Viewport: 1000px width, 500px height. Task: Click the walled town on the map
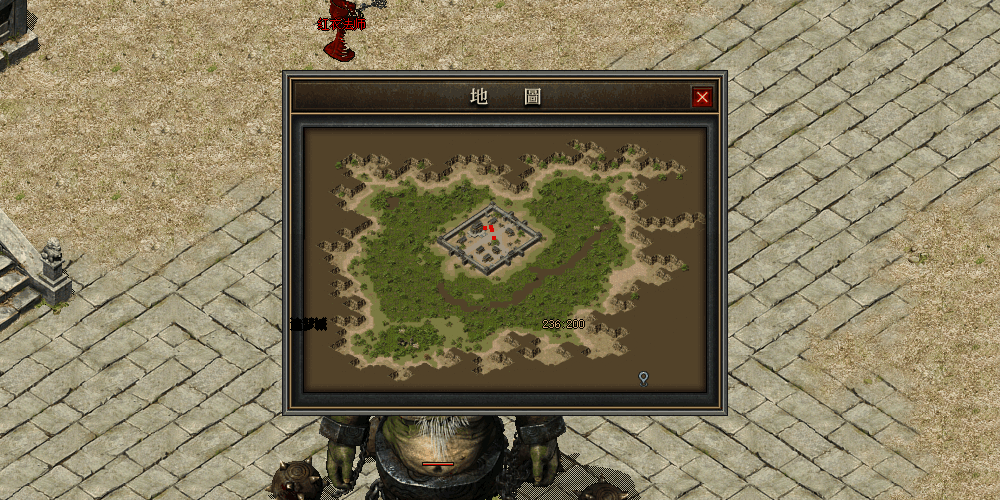[490, 239]
